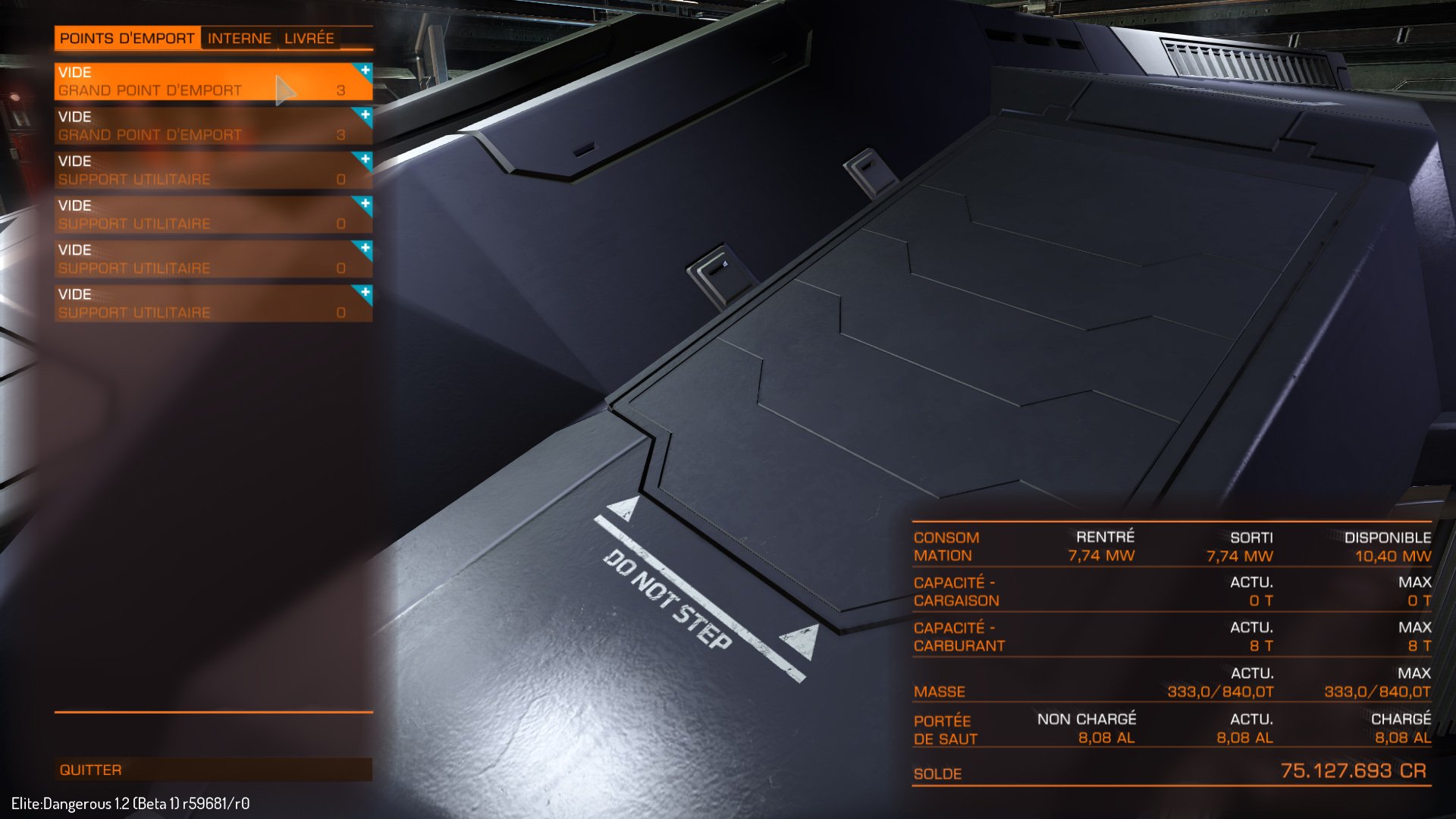
Task: Toggle selection of the second utility slot
Action: click(x=190, y=214)
